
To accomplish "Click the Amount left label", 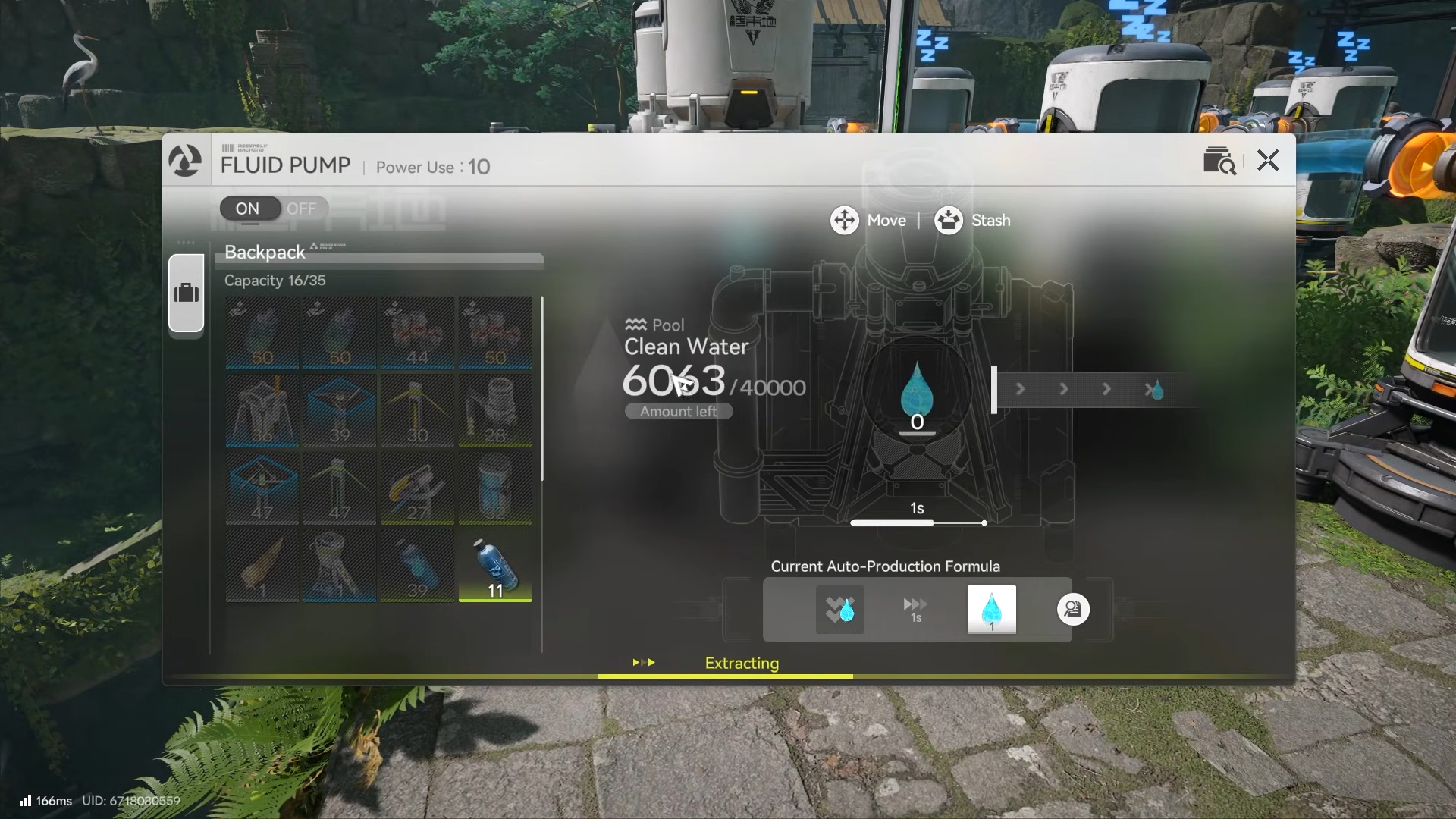I will click(679, 411).
